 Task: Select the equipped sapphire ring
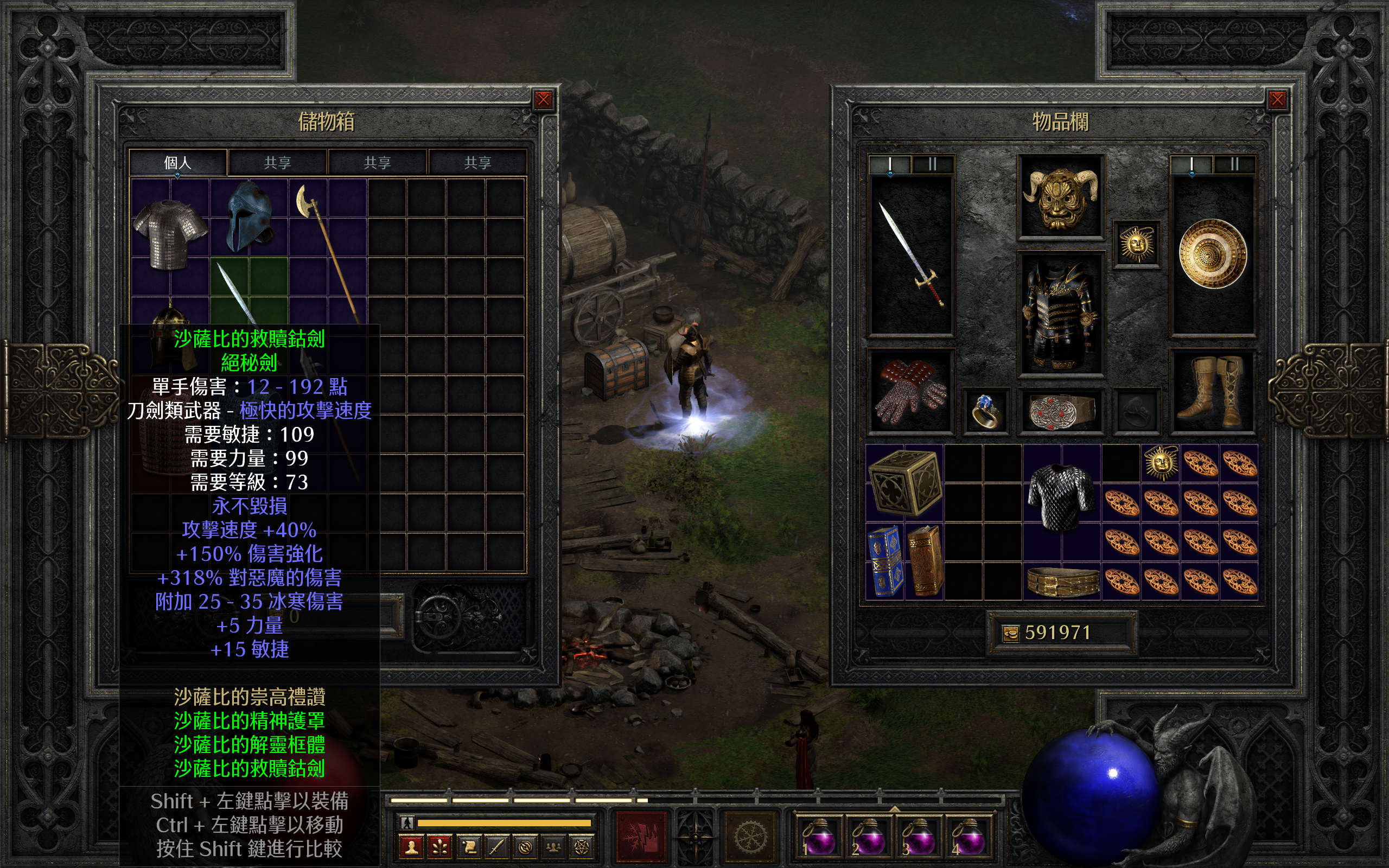click(x=985, y=410)
